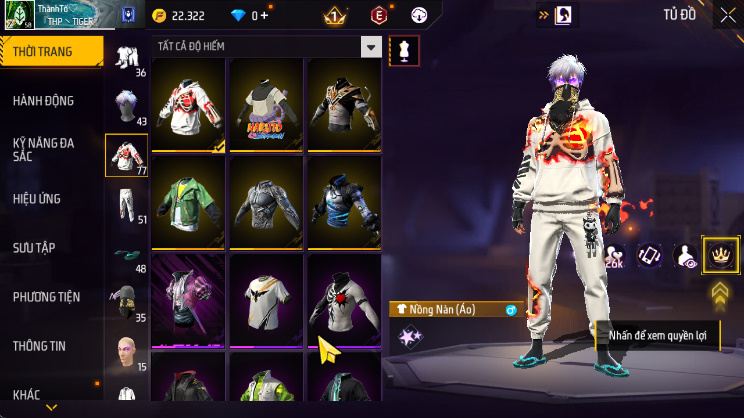The width and height of the screenshot is (744, 418).
Task: Switch to the HÀNH ĐỘNG category
Action: [x=43, y=101]
